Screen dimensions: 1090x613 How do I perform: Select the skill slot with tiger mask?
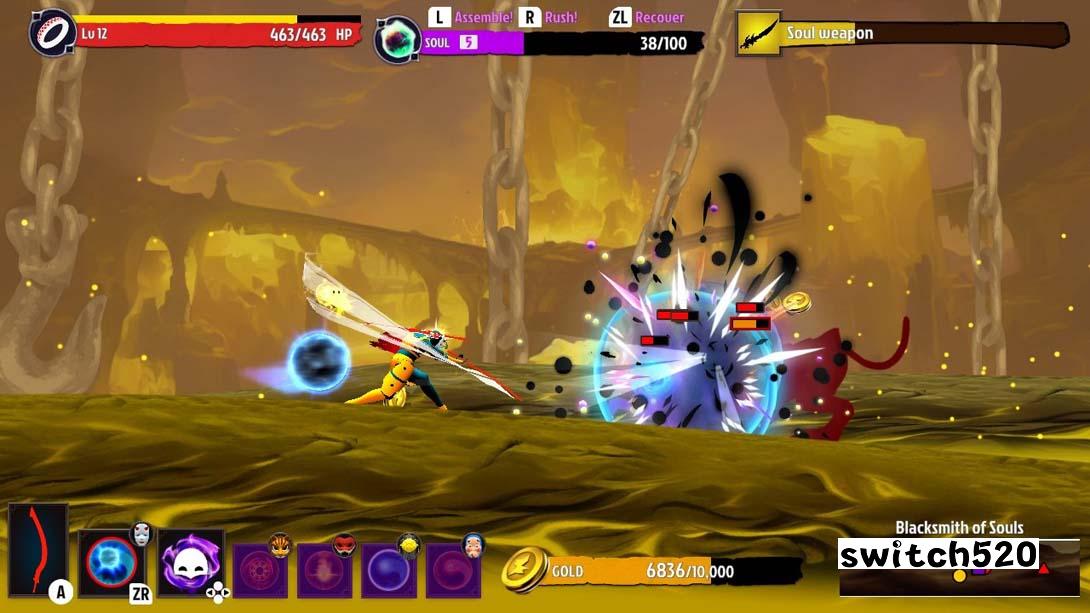click(x=259, y=570)
